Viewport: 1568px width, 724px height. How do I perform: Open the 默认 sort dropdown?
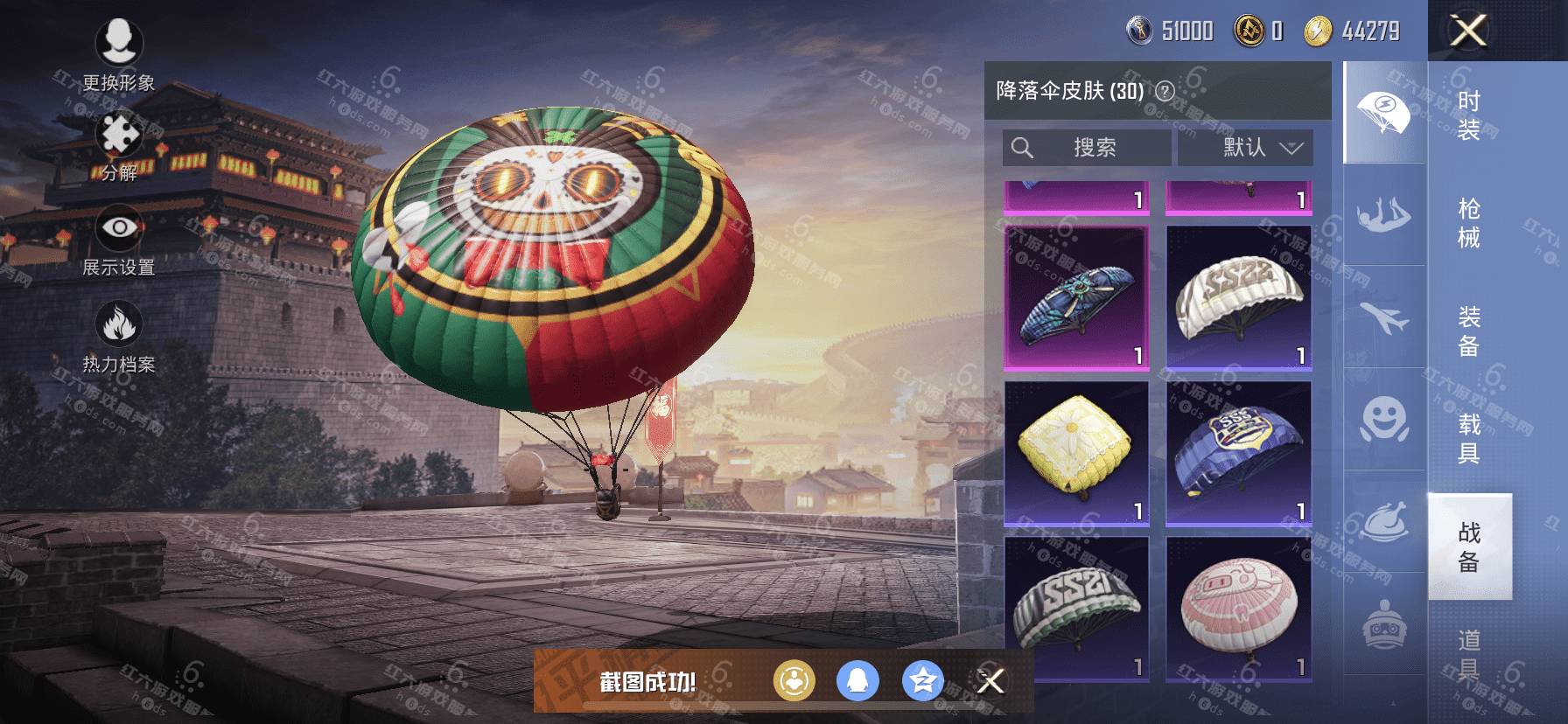(x=1245, y=148)
